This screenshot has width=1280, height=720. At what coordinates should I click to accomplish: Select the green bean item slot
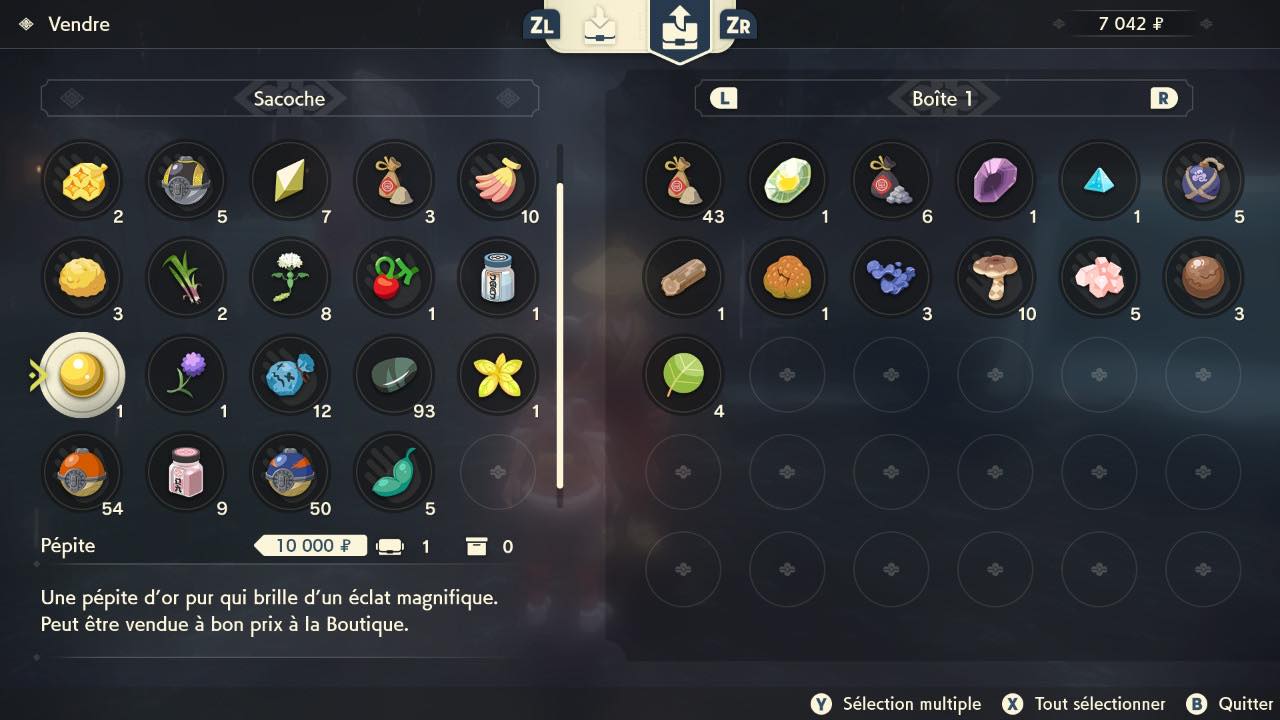(x=394, y=471)
